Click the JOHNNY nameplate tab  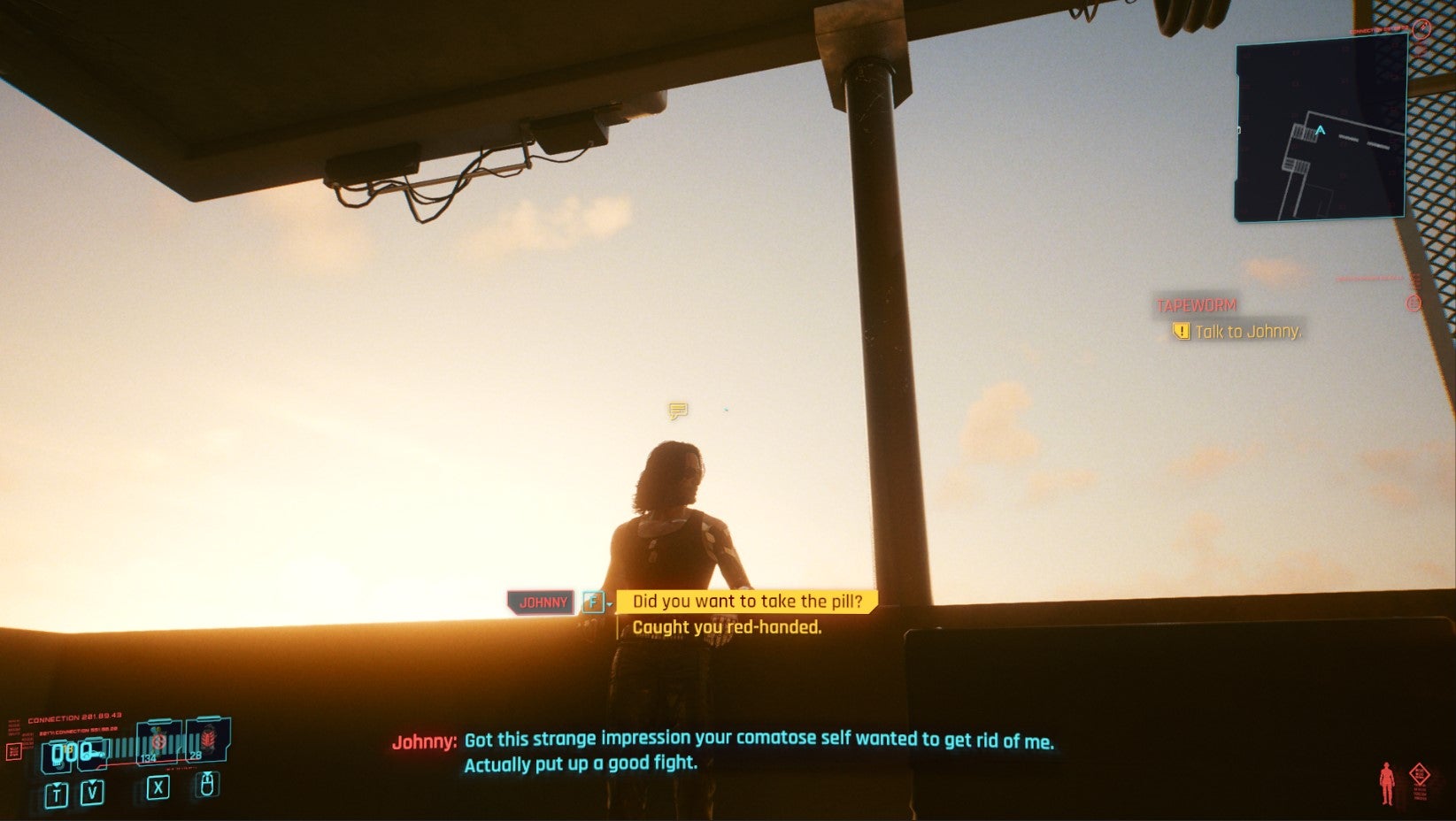coord(541,601)
